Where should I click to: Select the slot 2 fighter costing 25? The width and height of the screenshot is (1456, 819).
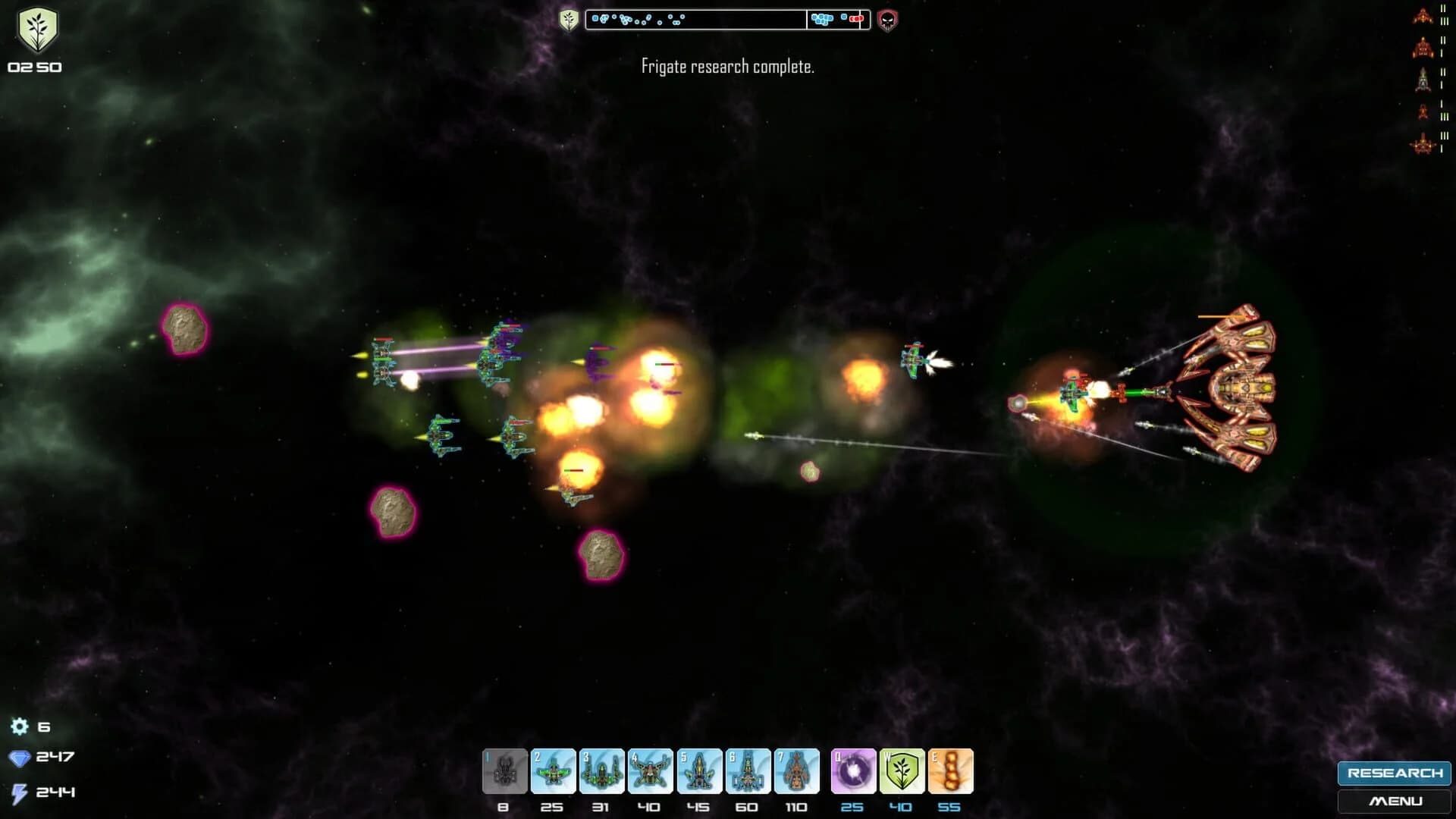[x=554, y=770]
